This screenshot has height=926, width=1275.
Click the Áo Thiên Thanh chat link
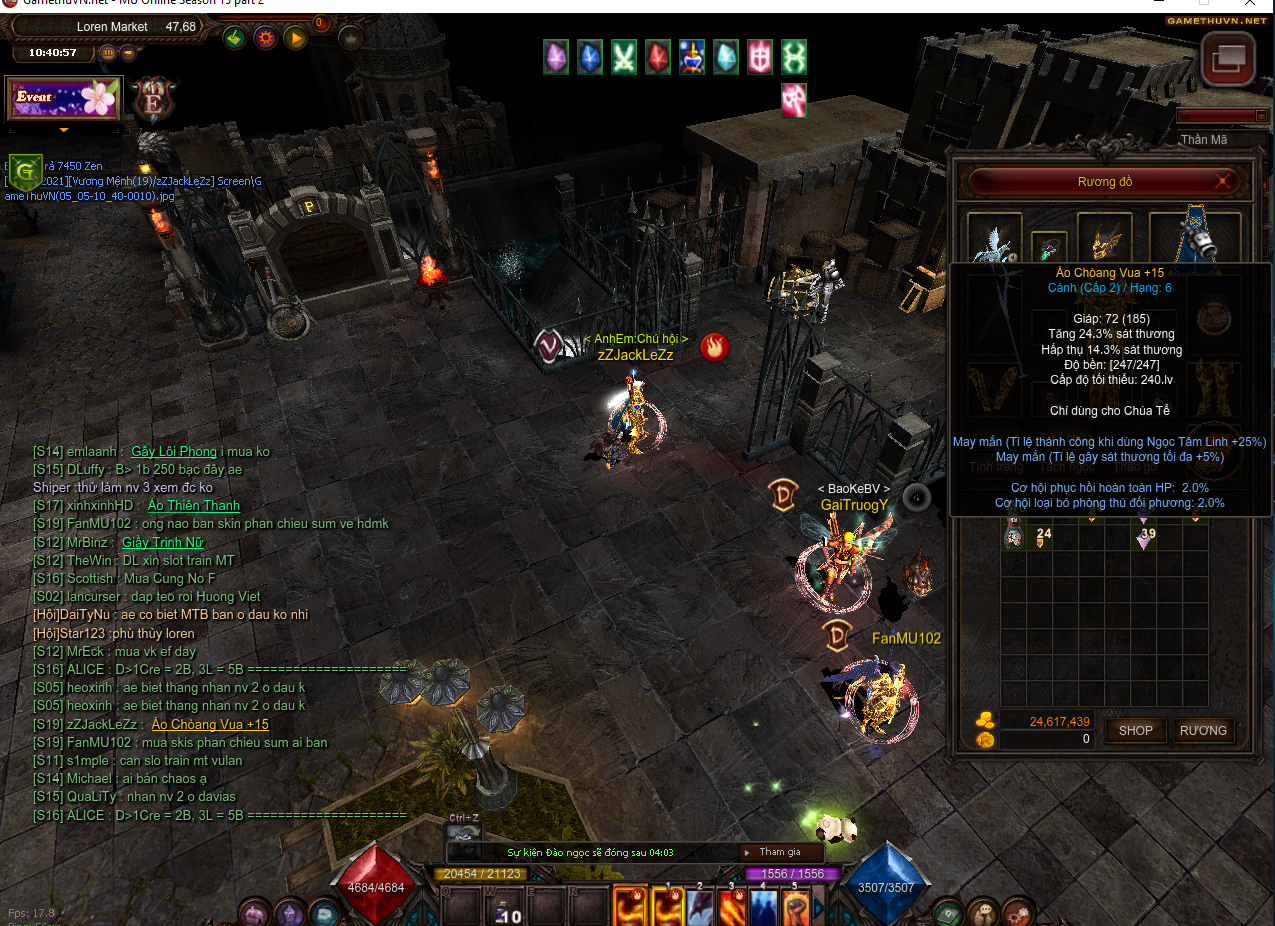tap(193, 506)
